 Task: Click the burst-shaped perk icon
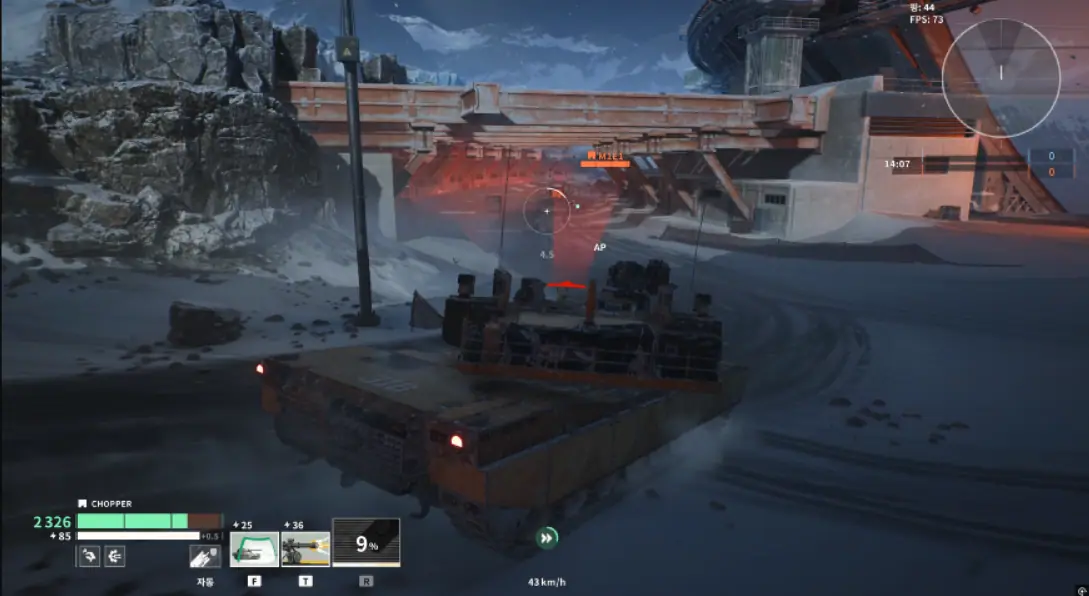(115, 556)
